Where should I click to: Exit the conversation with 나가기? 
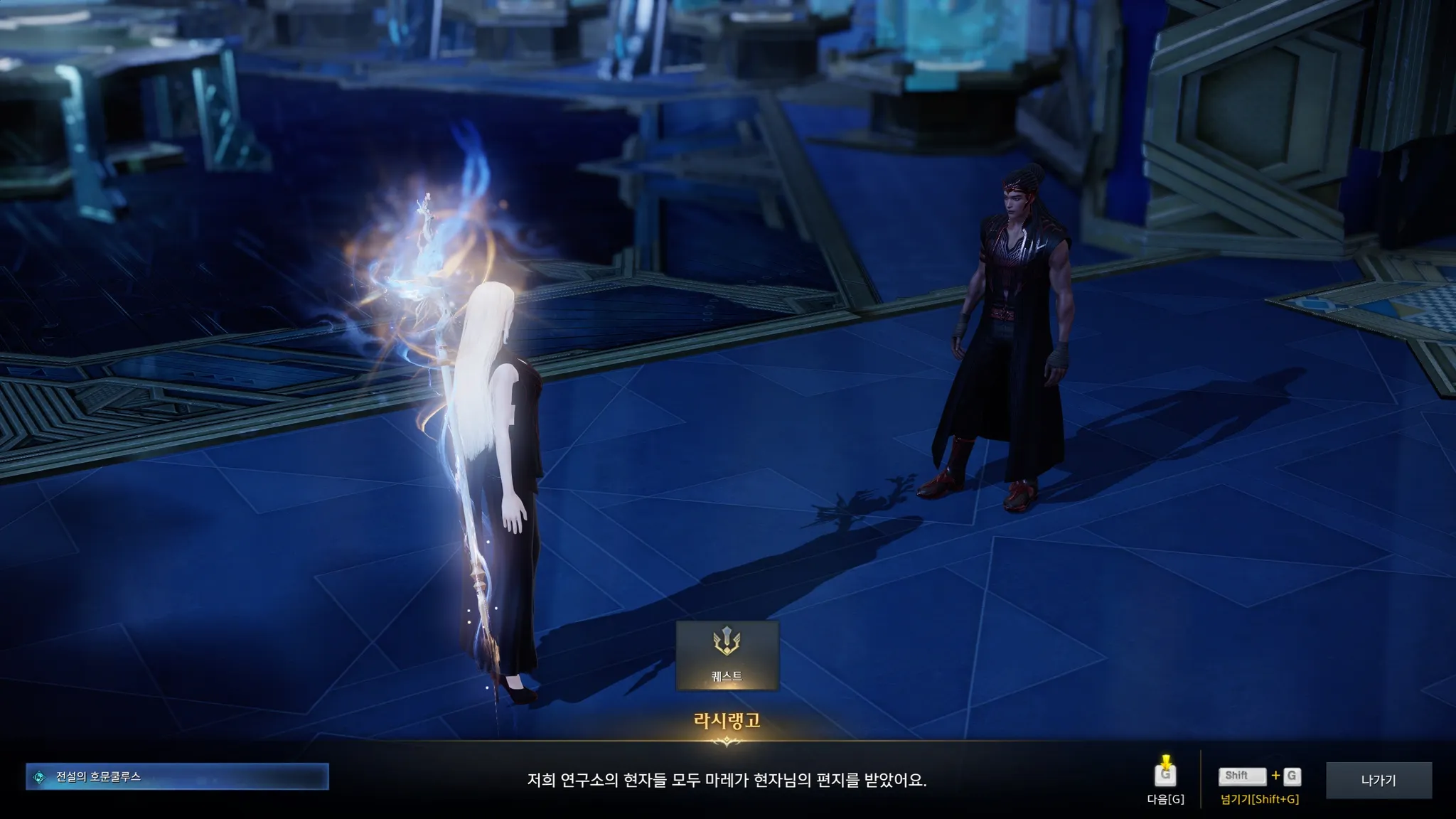pos(1379,780)
